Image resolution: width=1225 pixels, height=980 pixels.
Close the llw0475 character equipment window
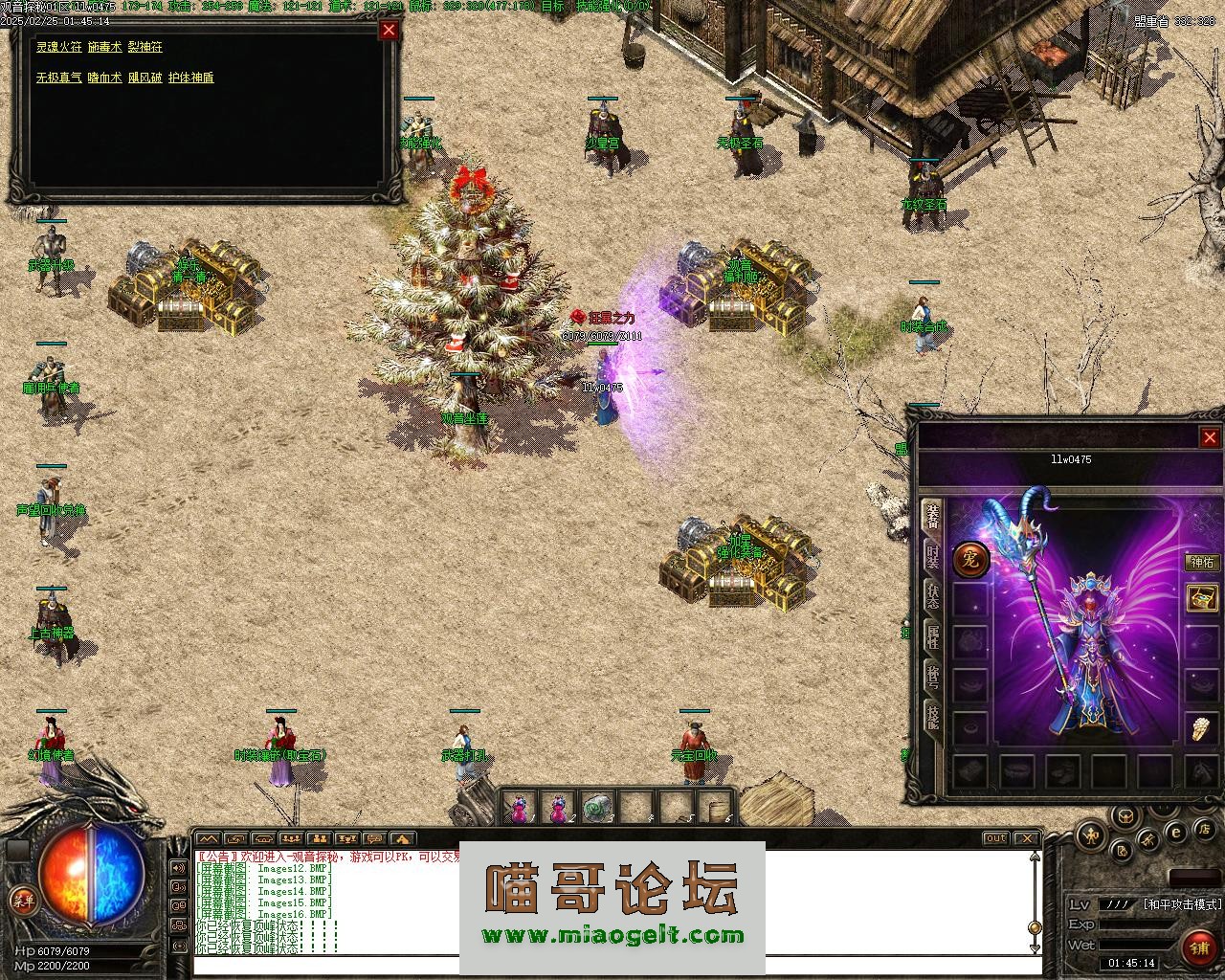pyautogui.click(x=1210, y=437)
